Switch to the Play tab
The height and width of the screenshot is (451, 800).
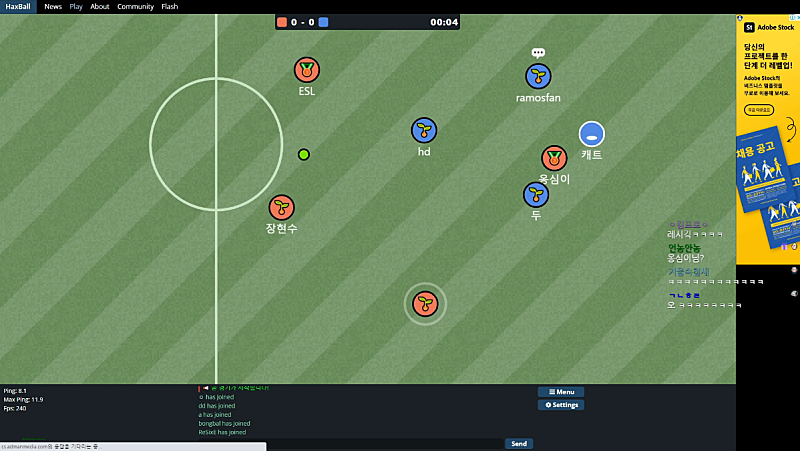point(76,6)
